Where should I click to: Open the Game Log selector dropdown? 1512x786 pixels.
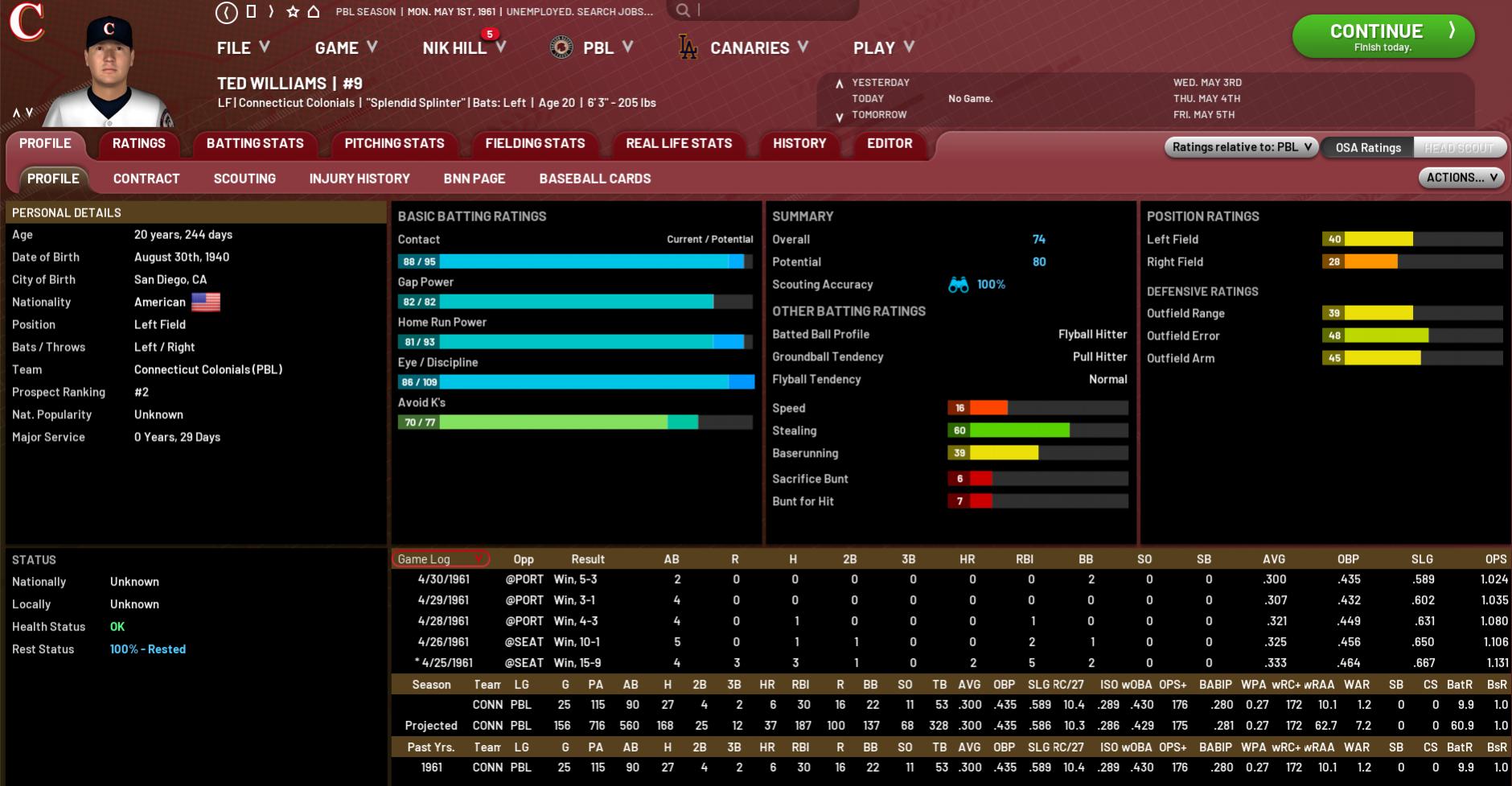tap(440, 559)
